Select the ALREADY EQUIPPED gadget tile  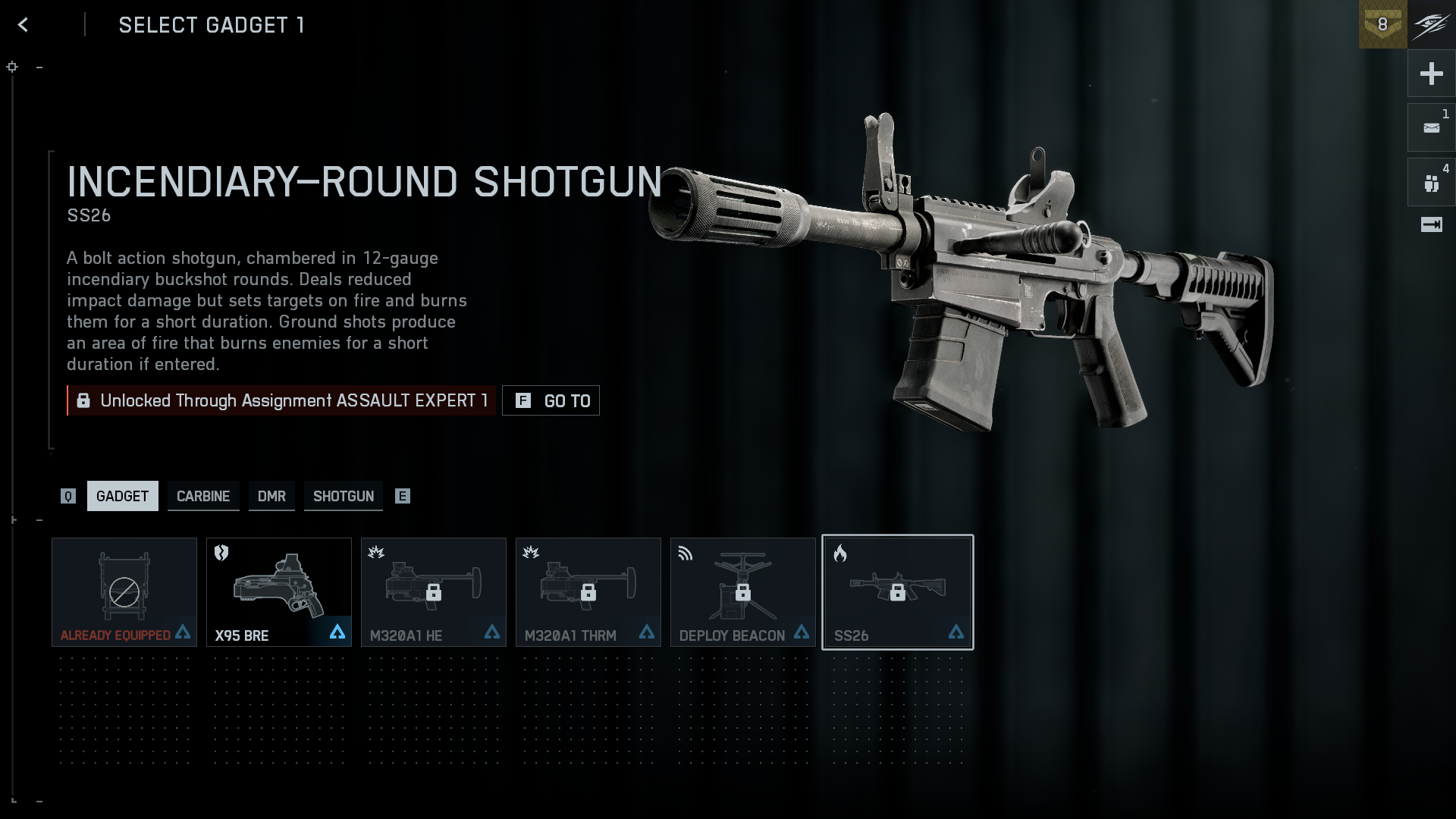click(124, 592)
